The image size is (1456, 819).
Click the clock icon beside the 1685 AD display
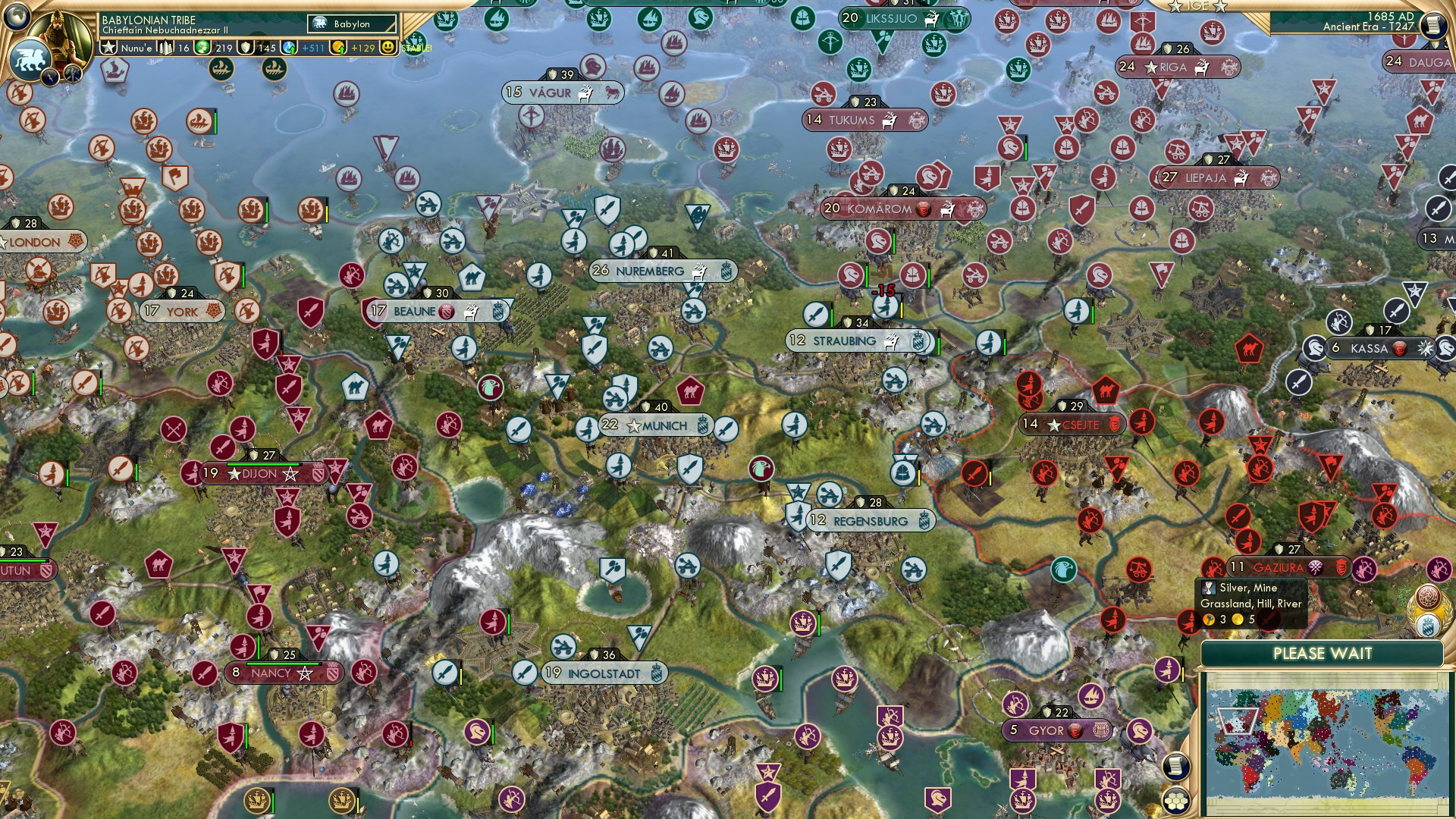[1430, 25]
